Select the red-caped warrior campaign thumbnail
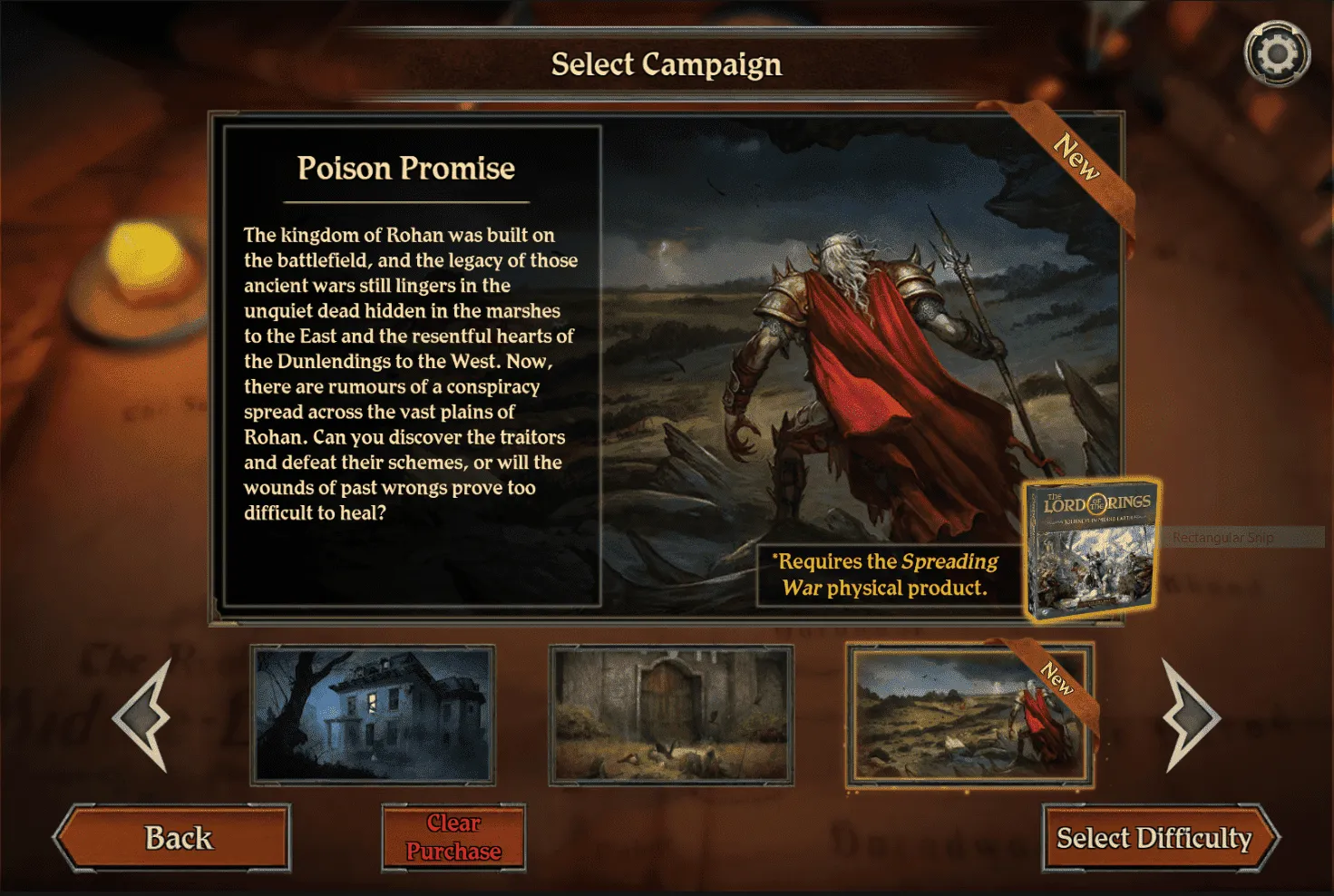The height and width of the screenshot is (896, 1334). click(969, 715)
